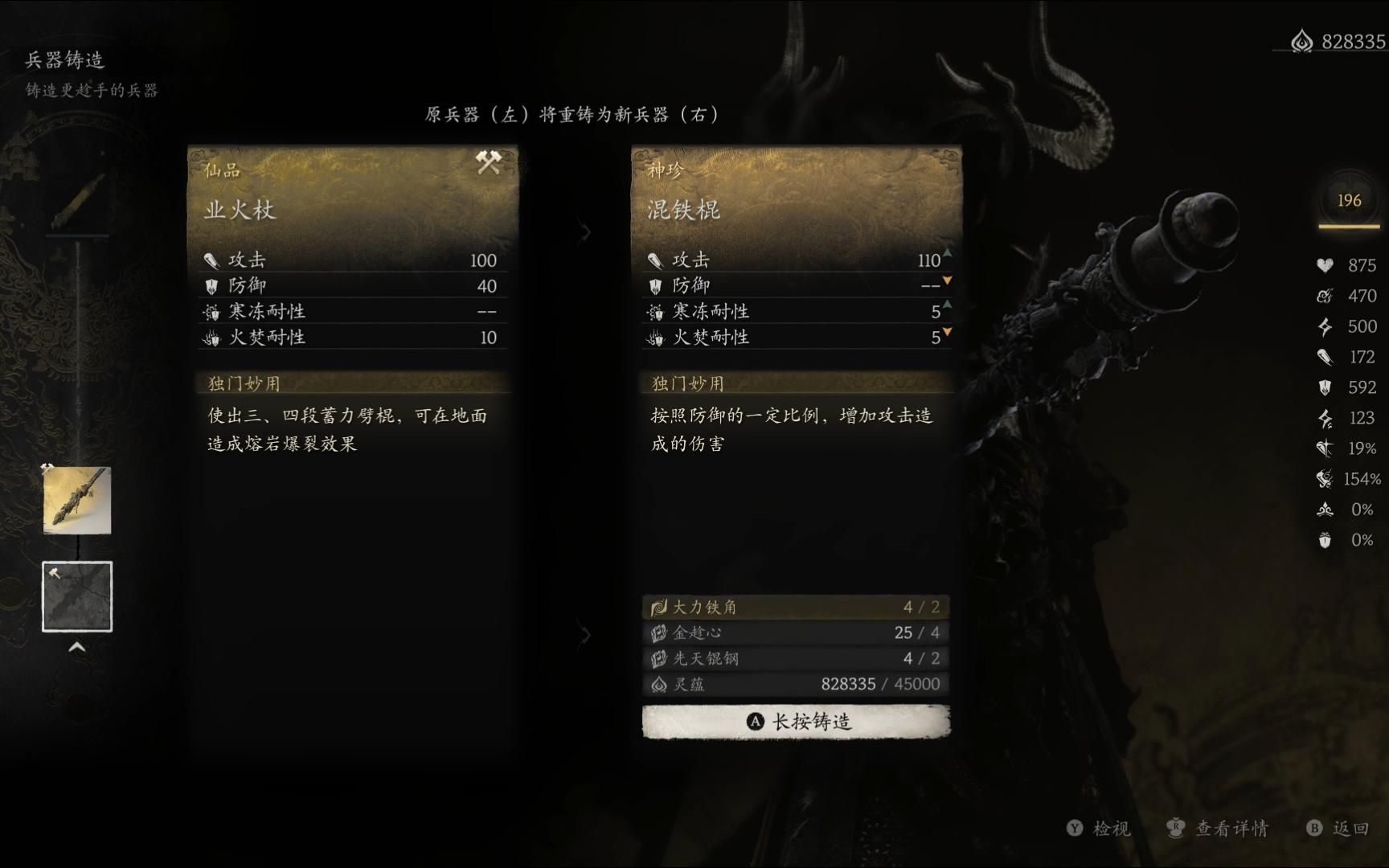Select the 金趁心 material row
The height and width of the screenshot is (868, 1389).
(796, 633)
